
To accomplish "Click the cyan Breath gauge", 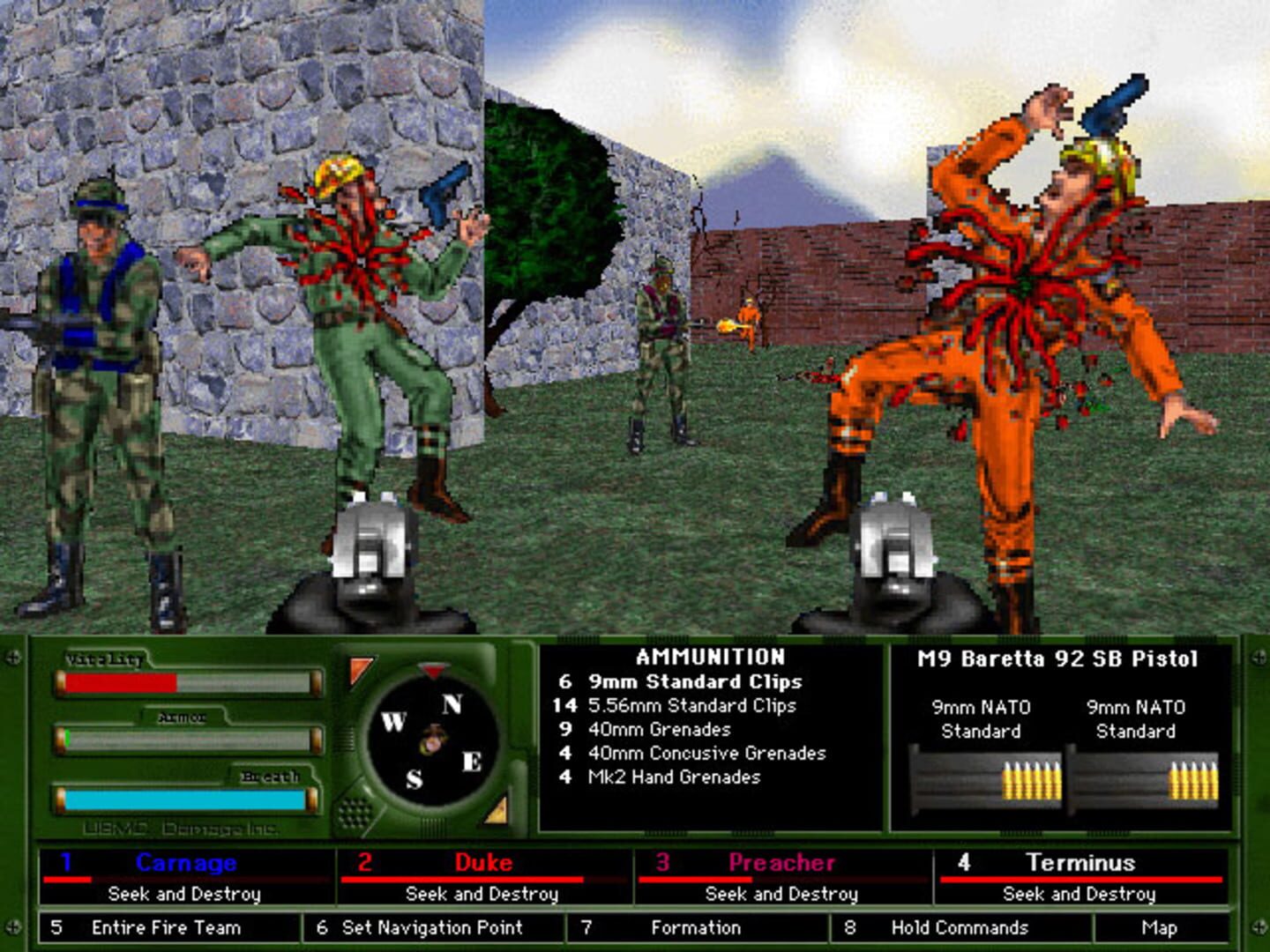I will [x=185, y=800].
